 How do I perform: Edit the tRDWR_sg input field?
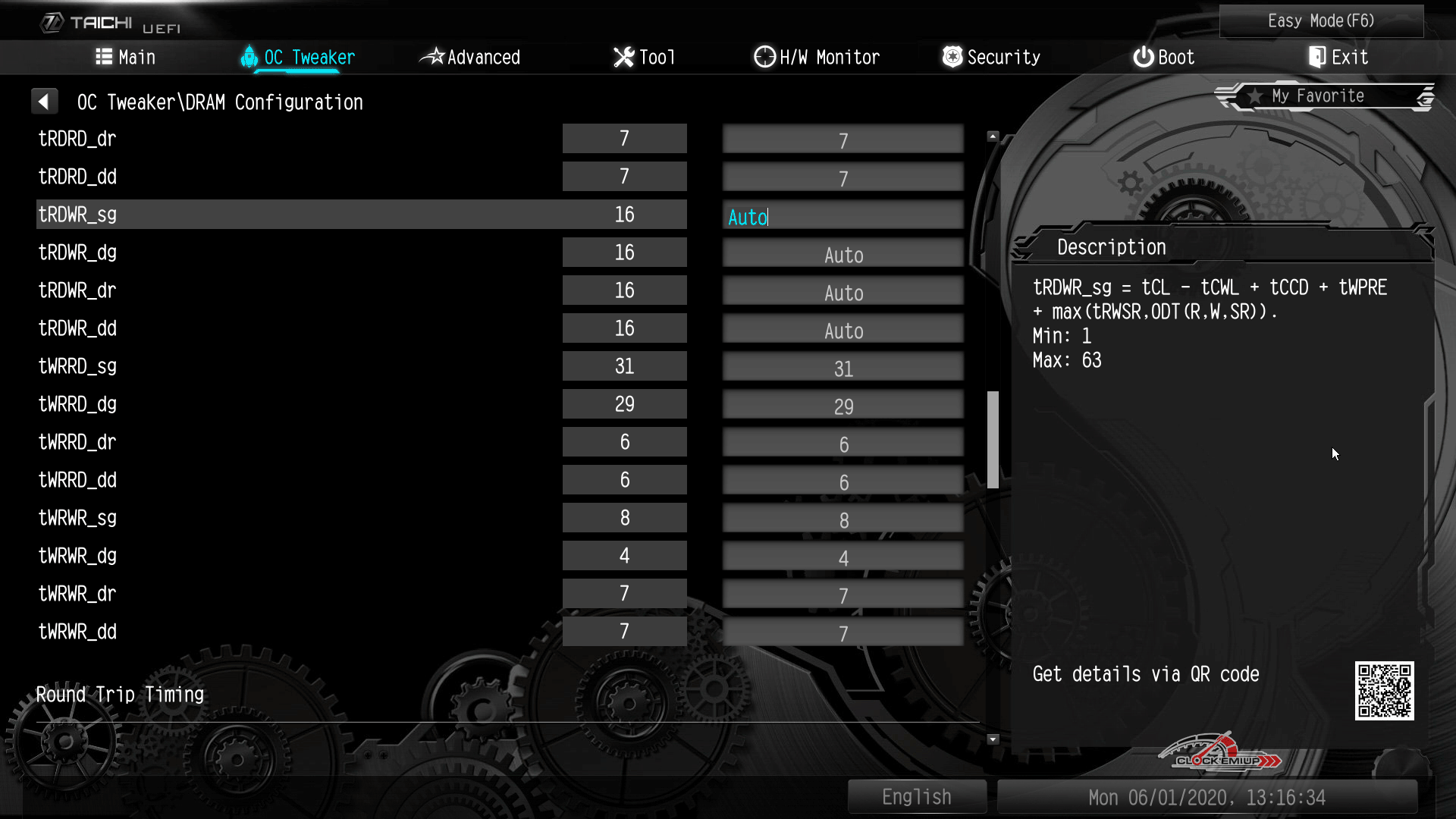pos(843,217)
